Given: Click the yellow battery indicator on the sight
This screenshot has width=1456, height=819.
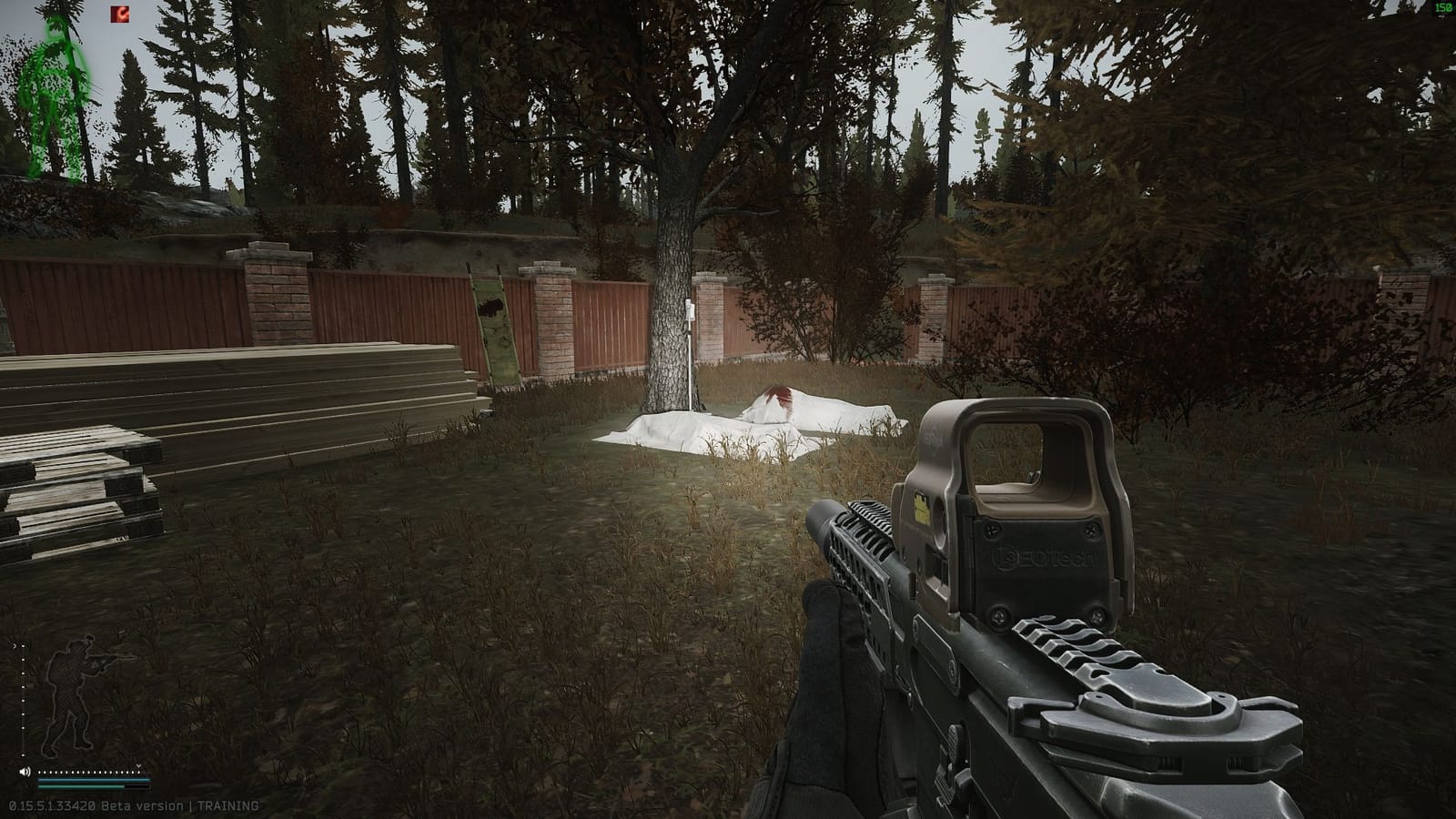Looking at the screenshot, I should (x=921, y=507).
